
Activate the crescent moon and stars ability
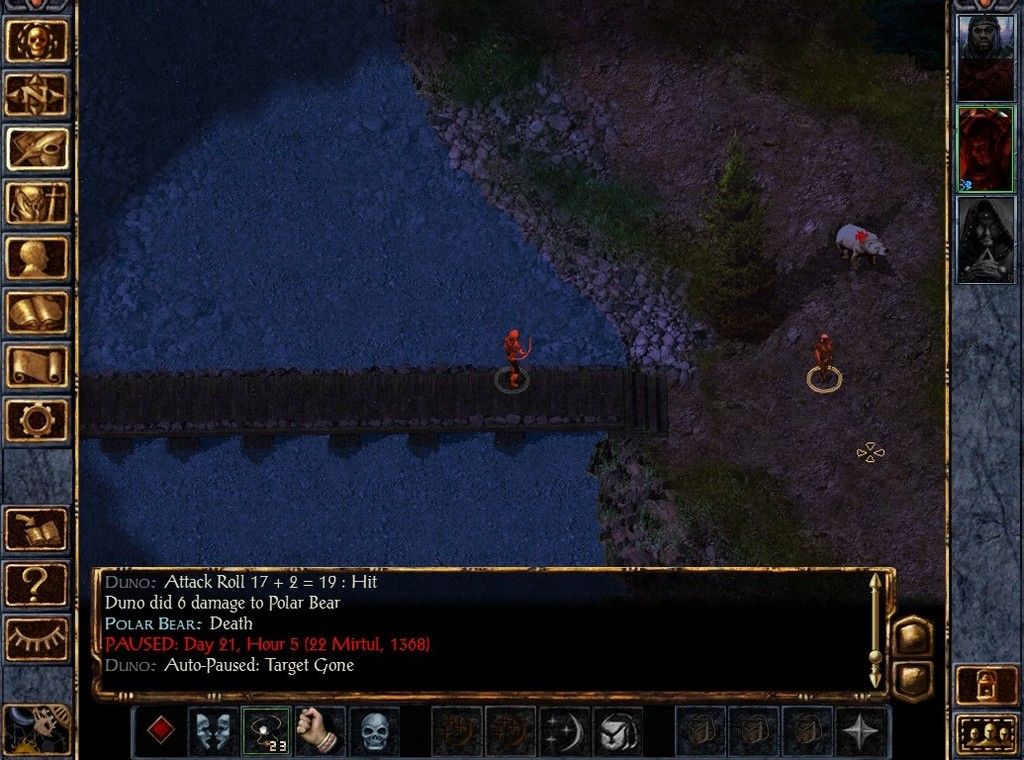[564, 731]
